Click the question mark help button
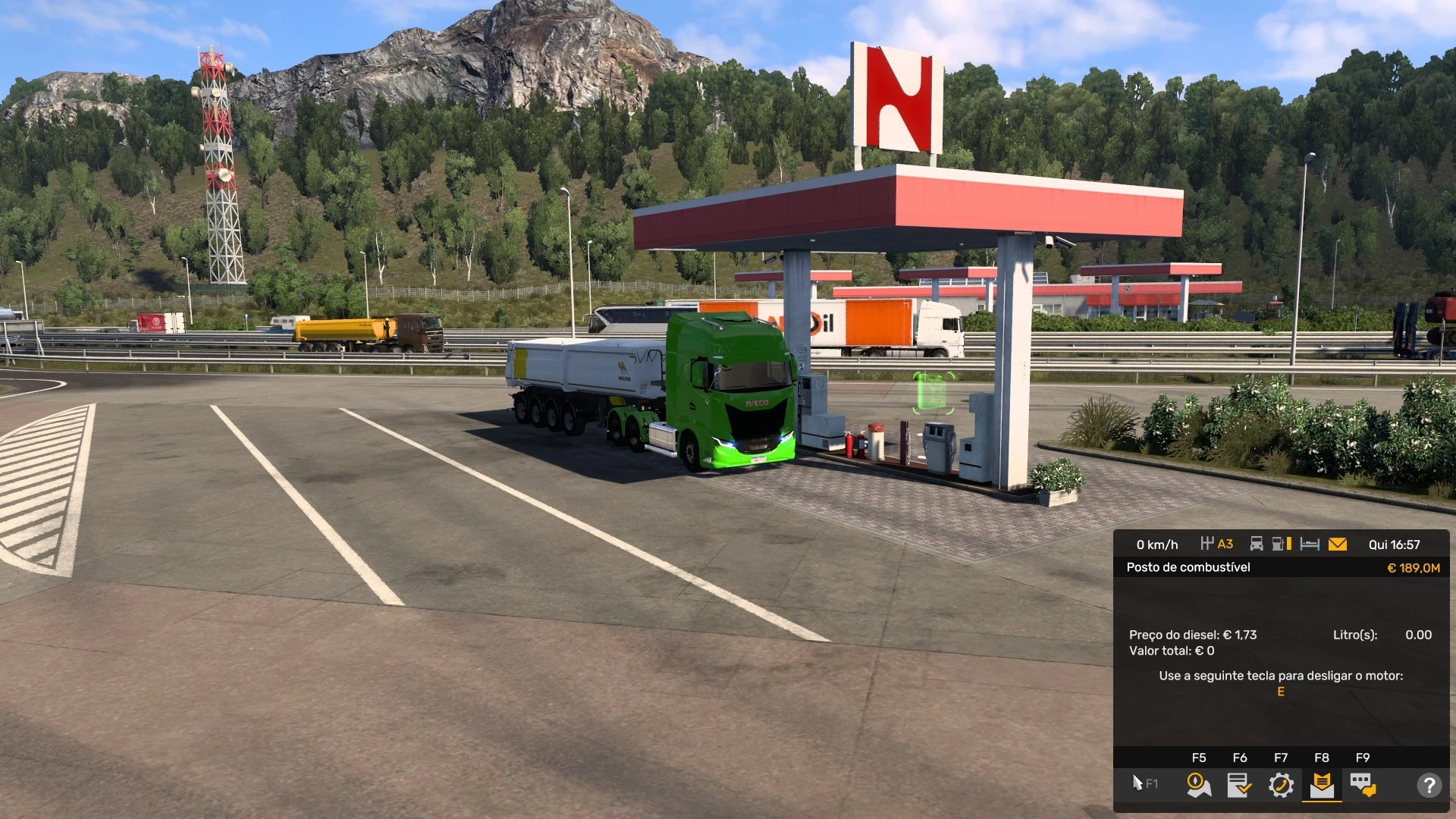 (1429, 785)
